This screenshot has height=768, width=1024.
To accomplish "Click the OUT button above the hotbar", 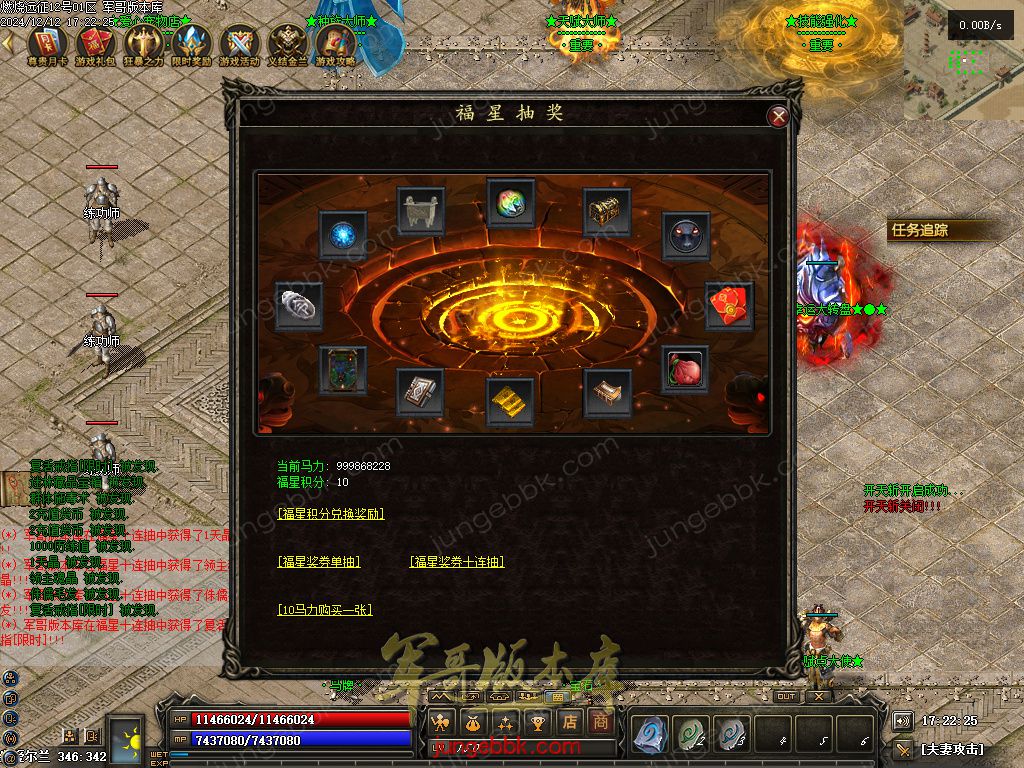I will pyautogui.click(x=786, y=696).
